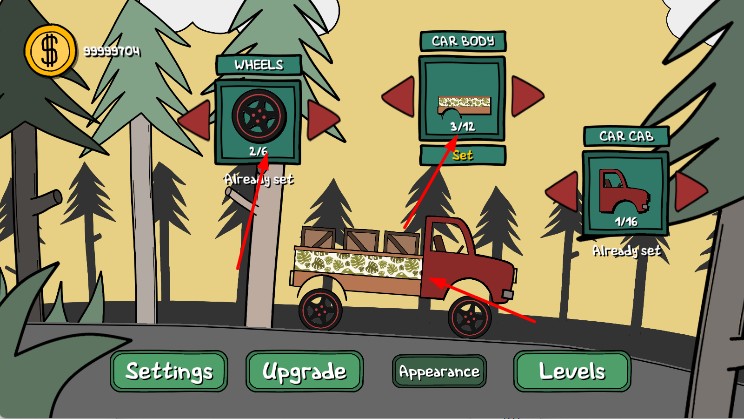Set the selected car body
This screenshot has width=744, height=419.
coord(462,155)
